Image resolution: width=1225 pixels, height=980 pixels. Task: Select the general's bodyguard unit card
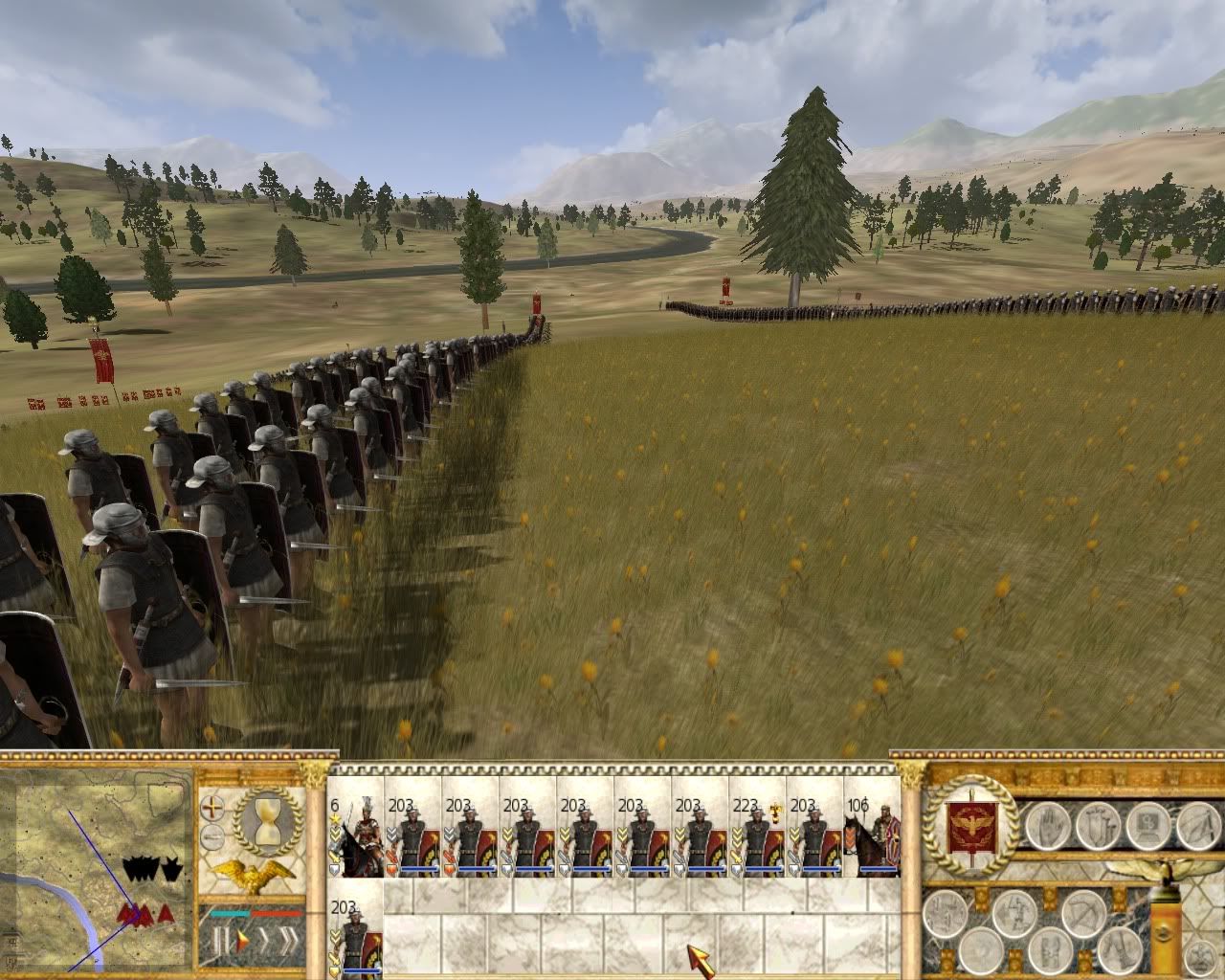pyautogui.click(x=356, y=835)
